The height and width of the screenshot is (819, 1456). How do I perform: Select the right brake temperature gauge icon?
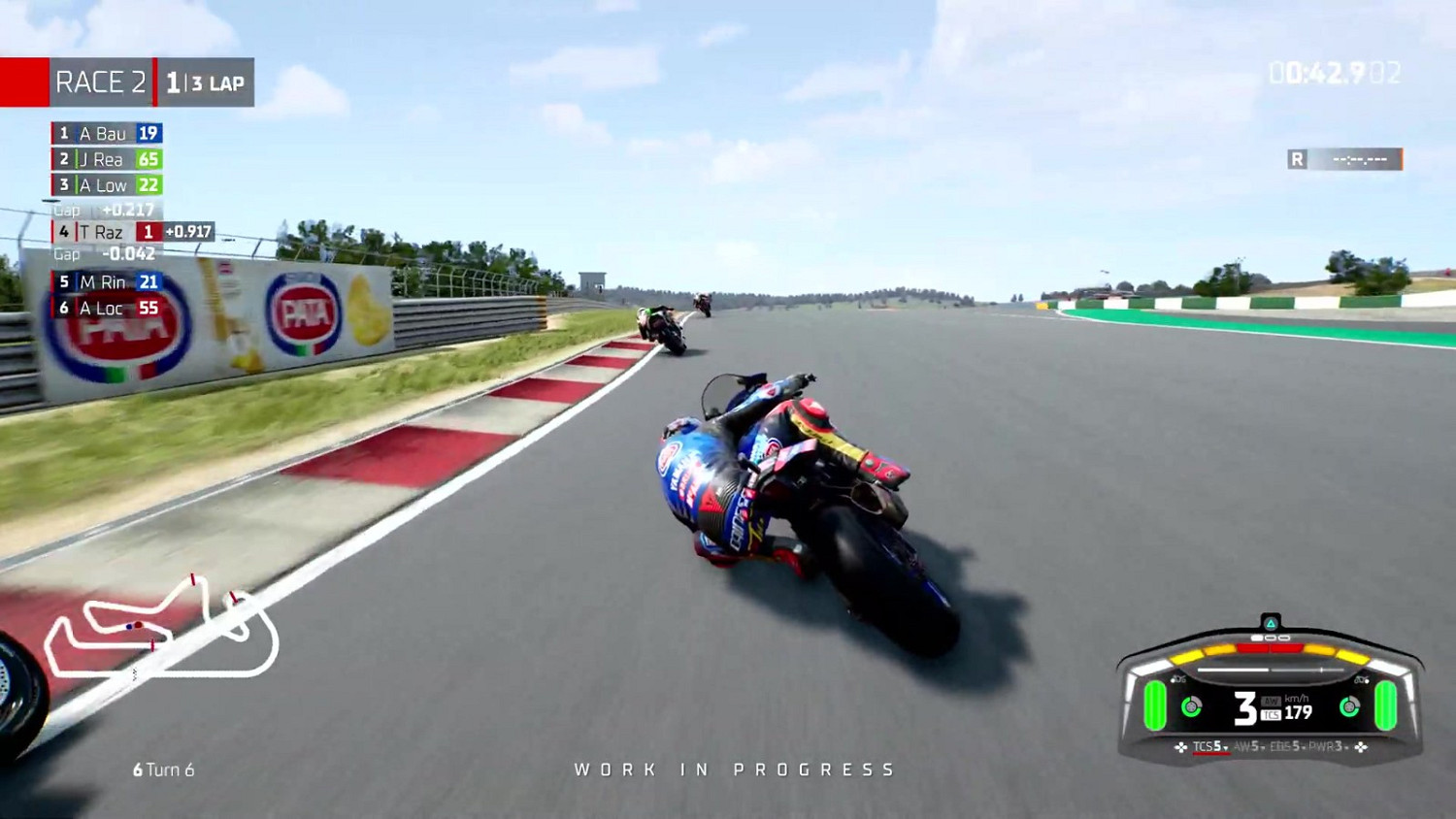pos(1349,707)
